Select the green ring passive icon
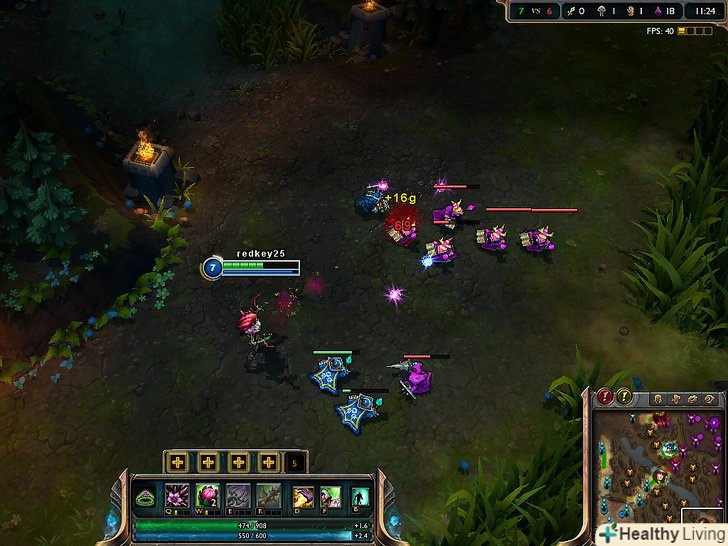 (146, 497)
